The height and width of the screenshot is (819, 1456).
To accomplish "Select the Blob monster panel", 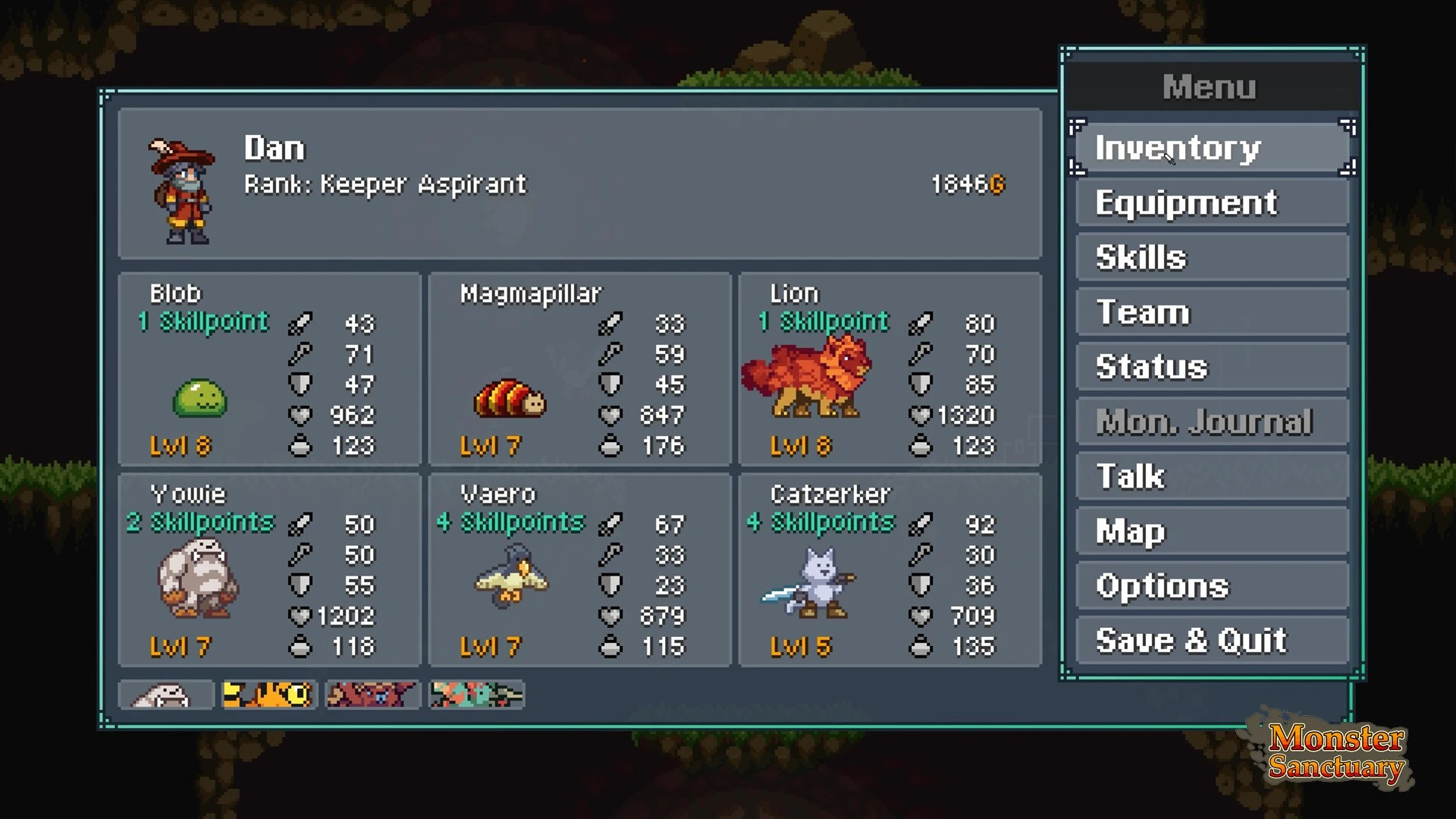I will (269, 369).
